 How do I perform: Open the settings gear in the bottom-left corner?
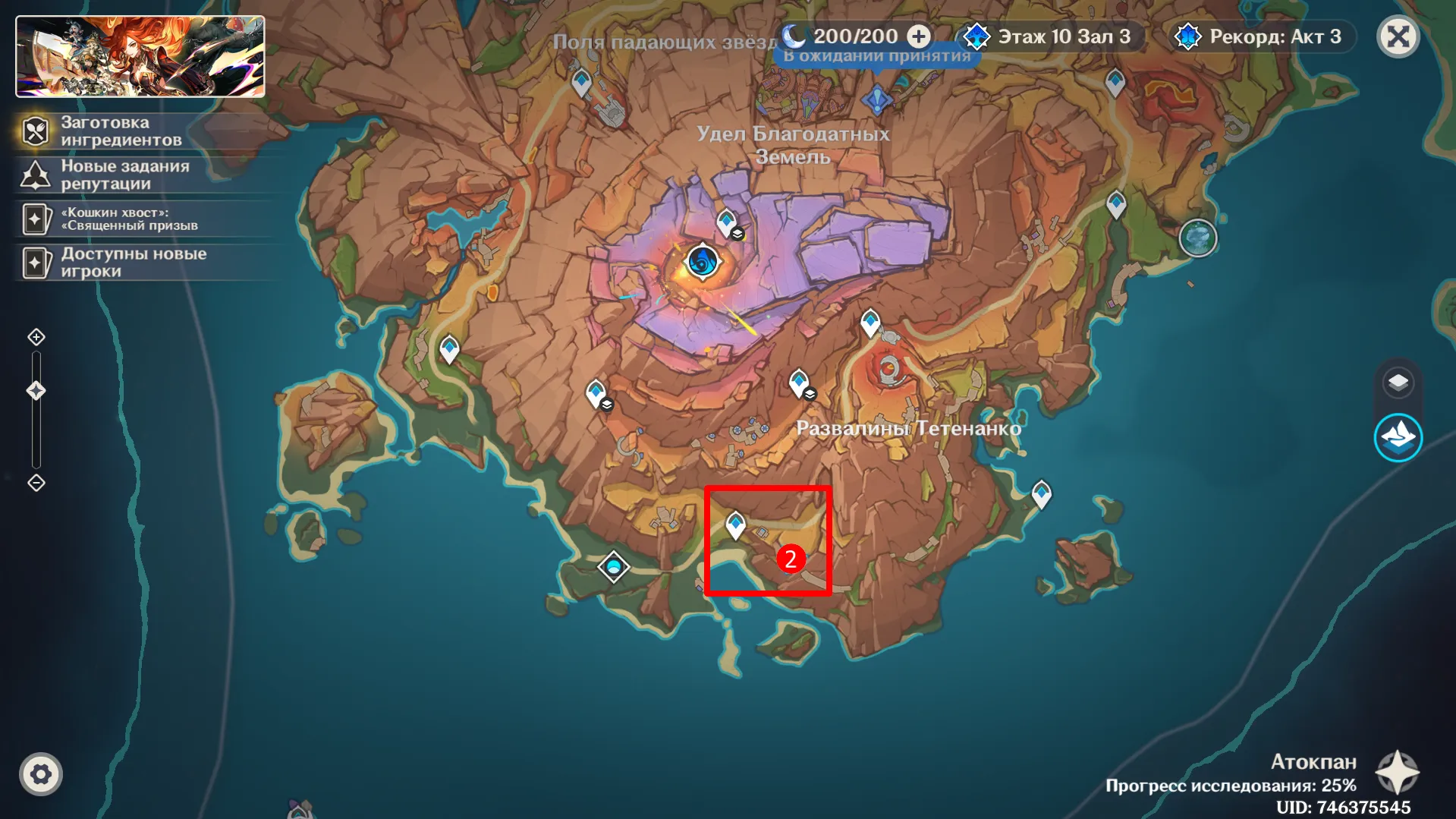click(x=42, y=773)
